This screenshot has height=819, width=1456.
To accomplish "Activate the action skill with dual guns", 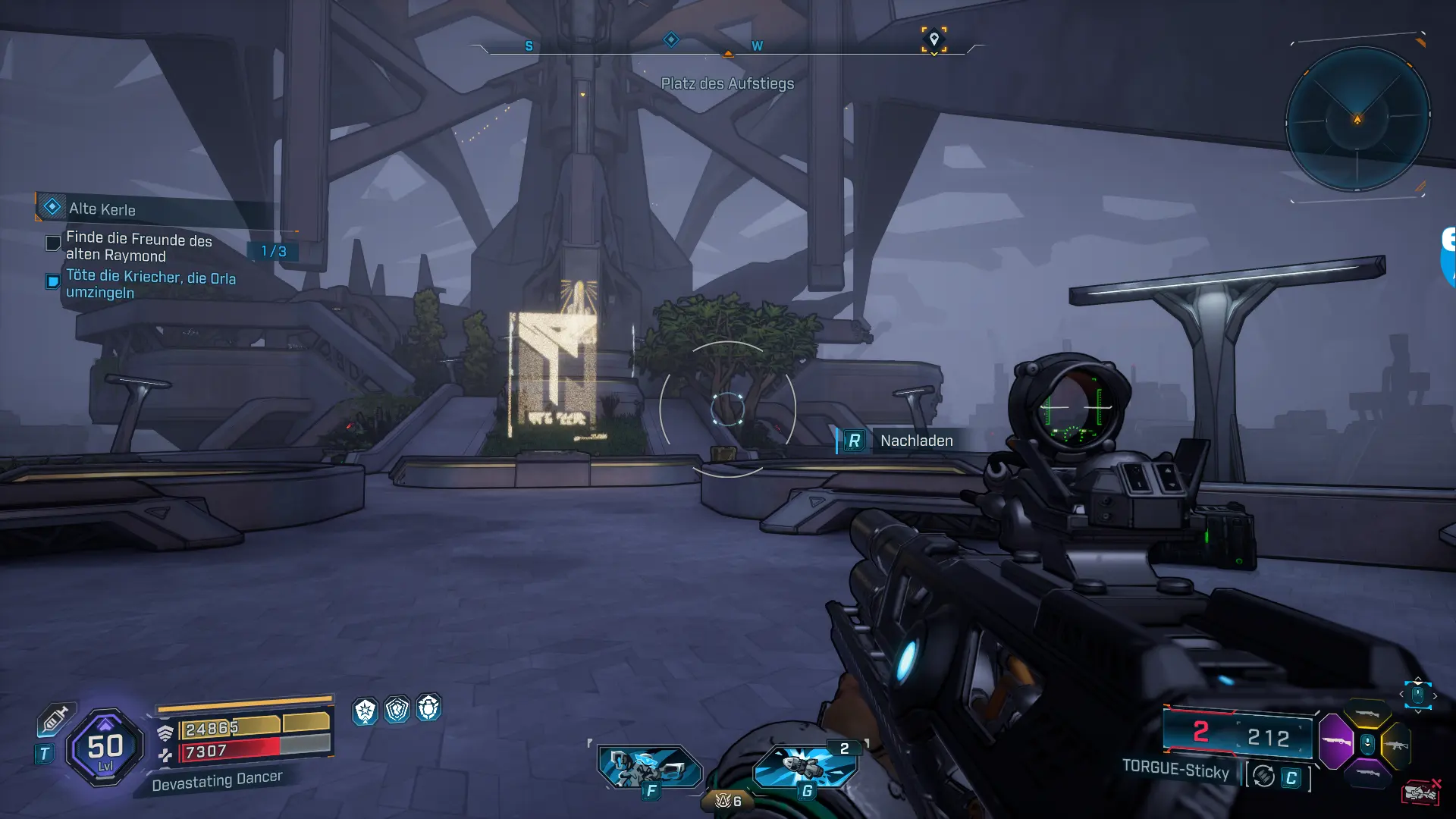I will coord(648,767).
